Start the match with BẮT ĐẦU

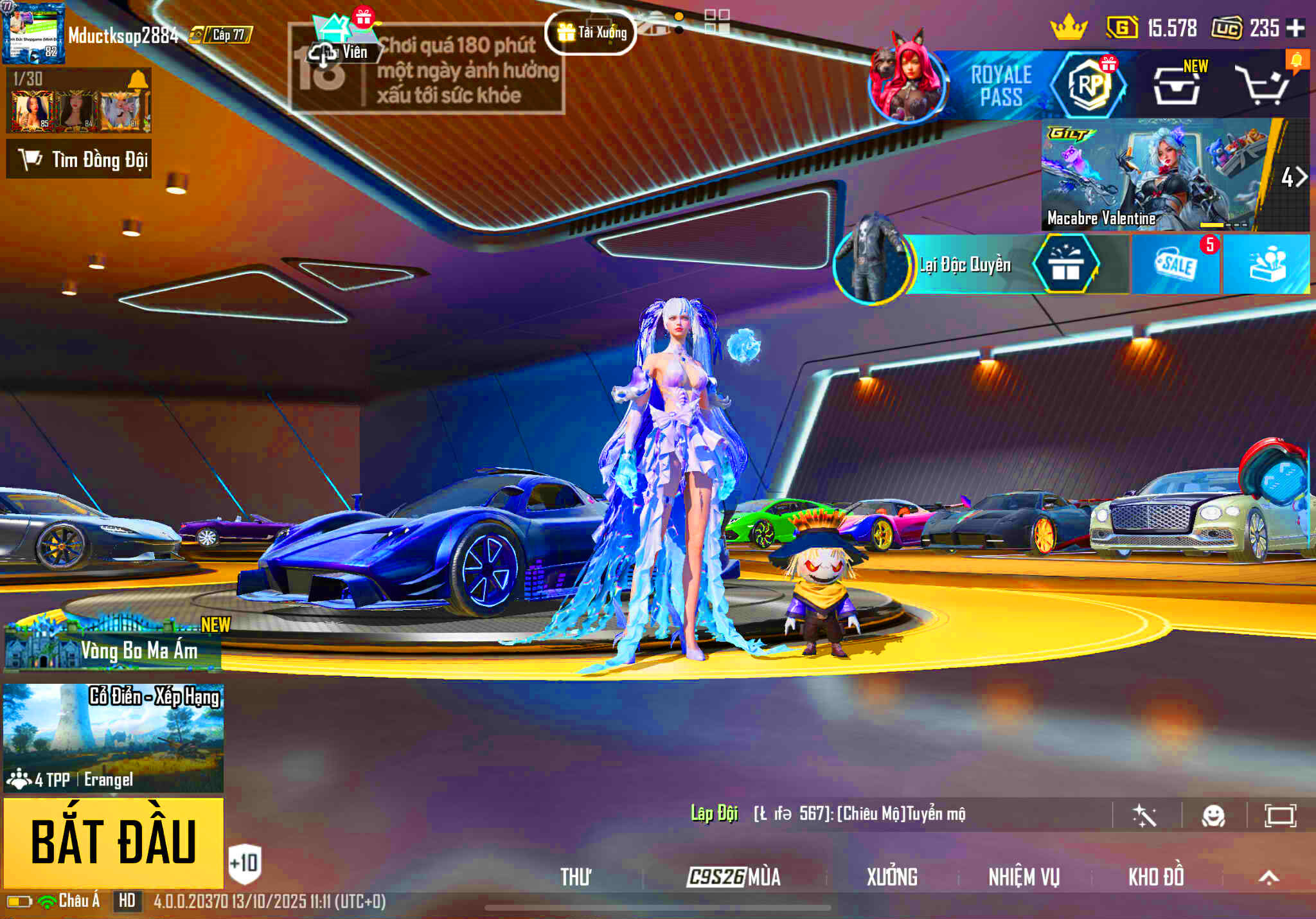tap(114, 842)
